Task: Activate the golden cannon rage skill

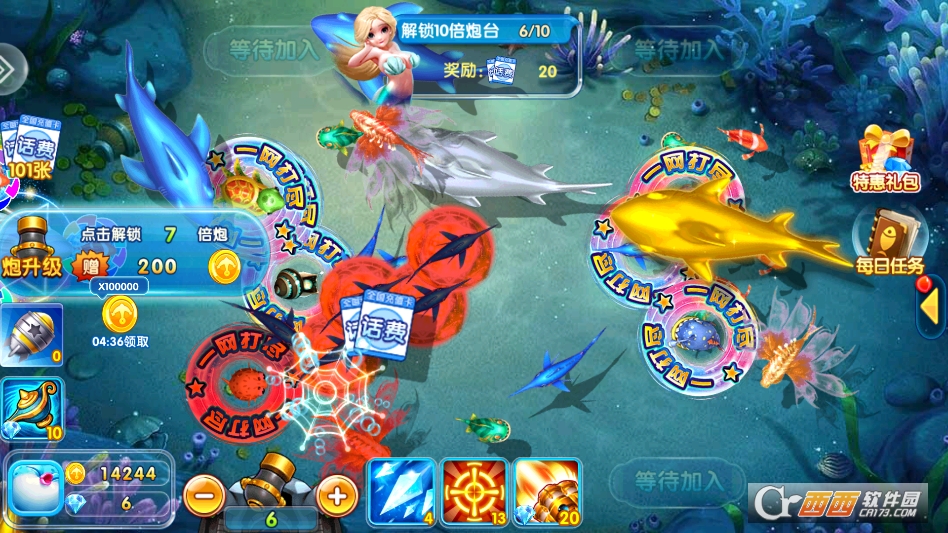Action: 547,492
